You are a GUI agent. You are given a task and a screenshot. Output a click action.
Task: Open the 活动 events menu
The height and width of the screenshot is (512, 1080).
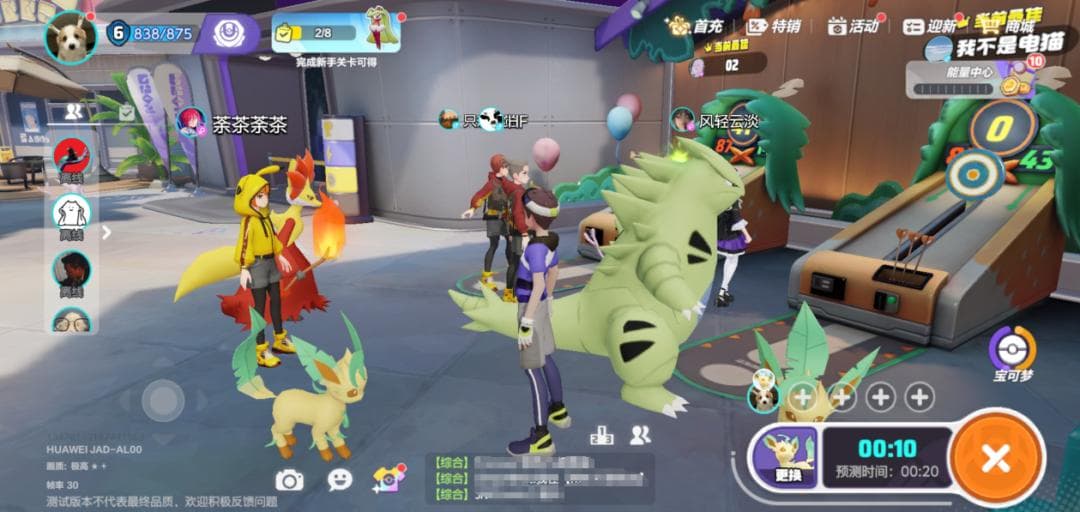[853, 26]
